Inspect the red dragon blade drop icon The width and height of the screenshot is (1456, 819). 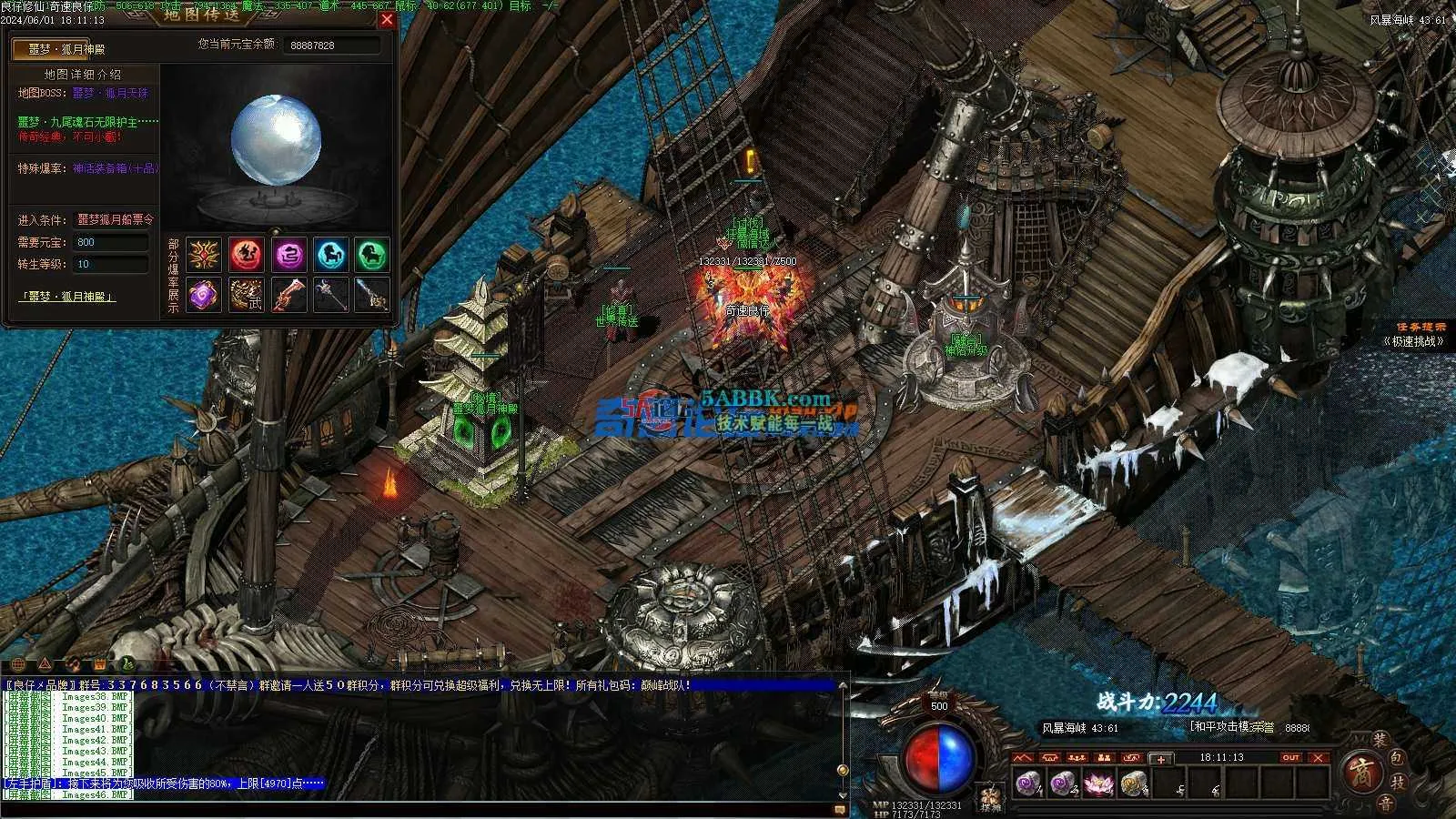coord(288,295)
